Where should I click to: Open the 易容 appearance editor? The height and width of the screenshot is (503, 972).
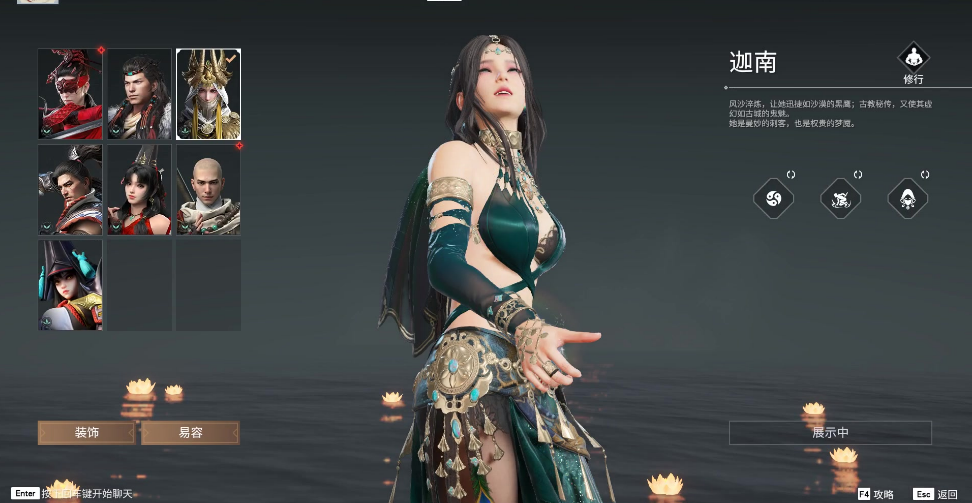pyautogui.click(x=190, y=433)
